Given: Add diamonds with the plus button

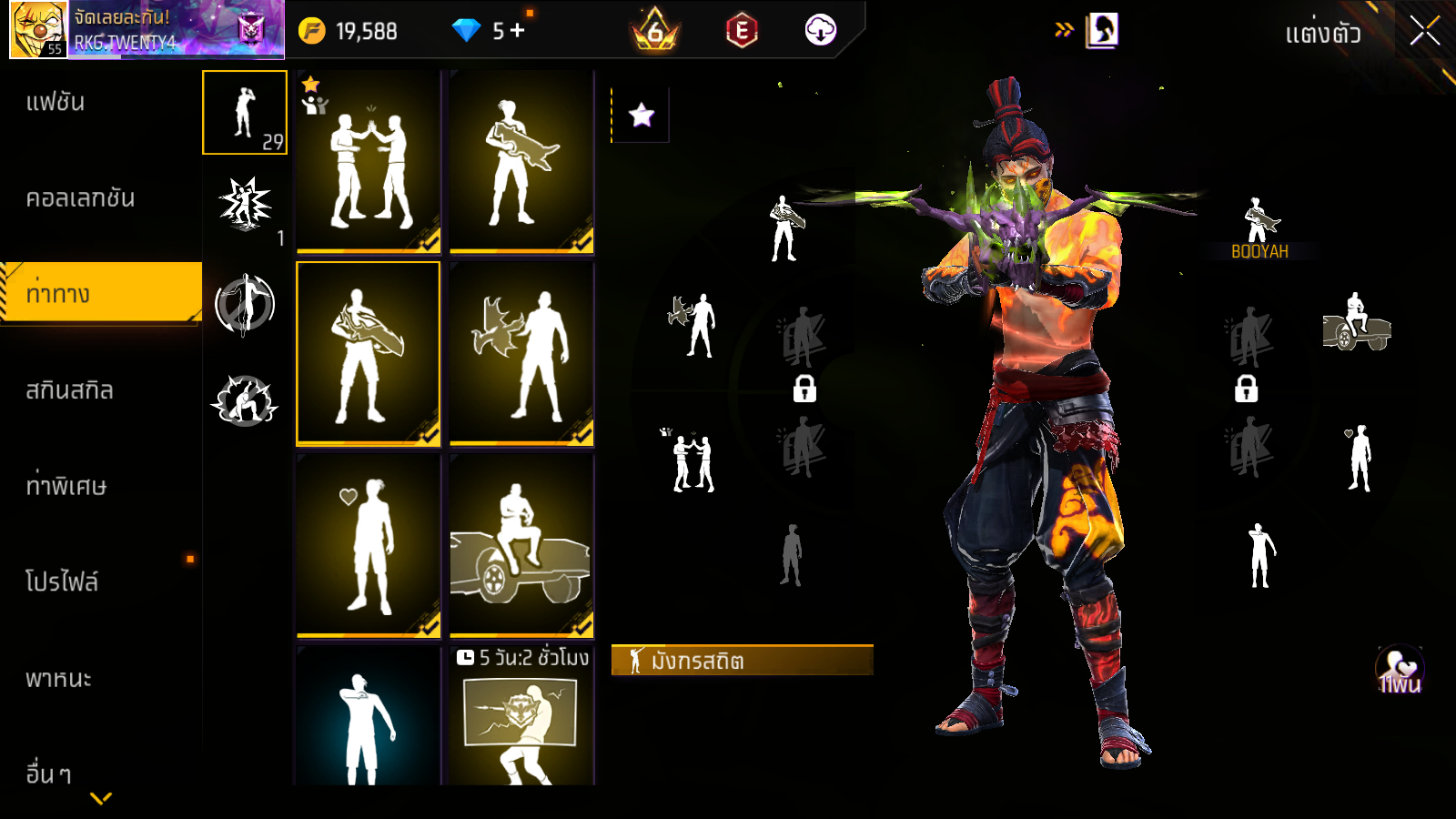Looking at the screenshot, I should click(518, 31).
